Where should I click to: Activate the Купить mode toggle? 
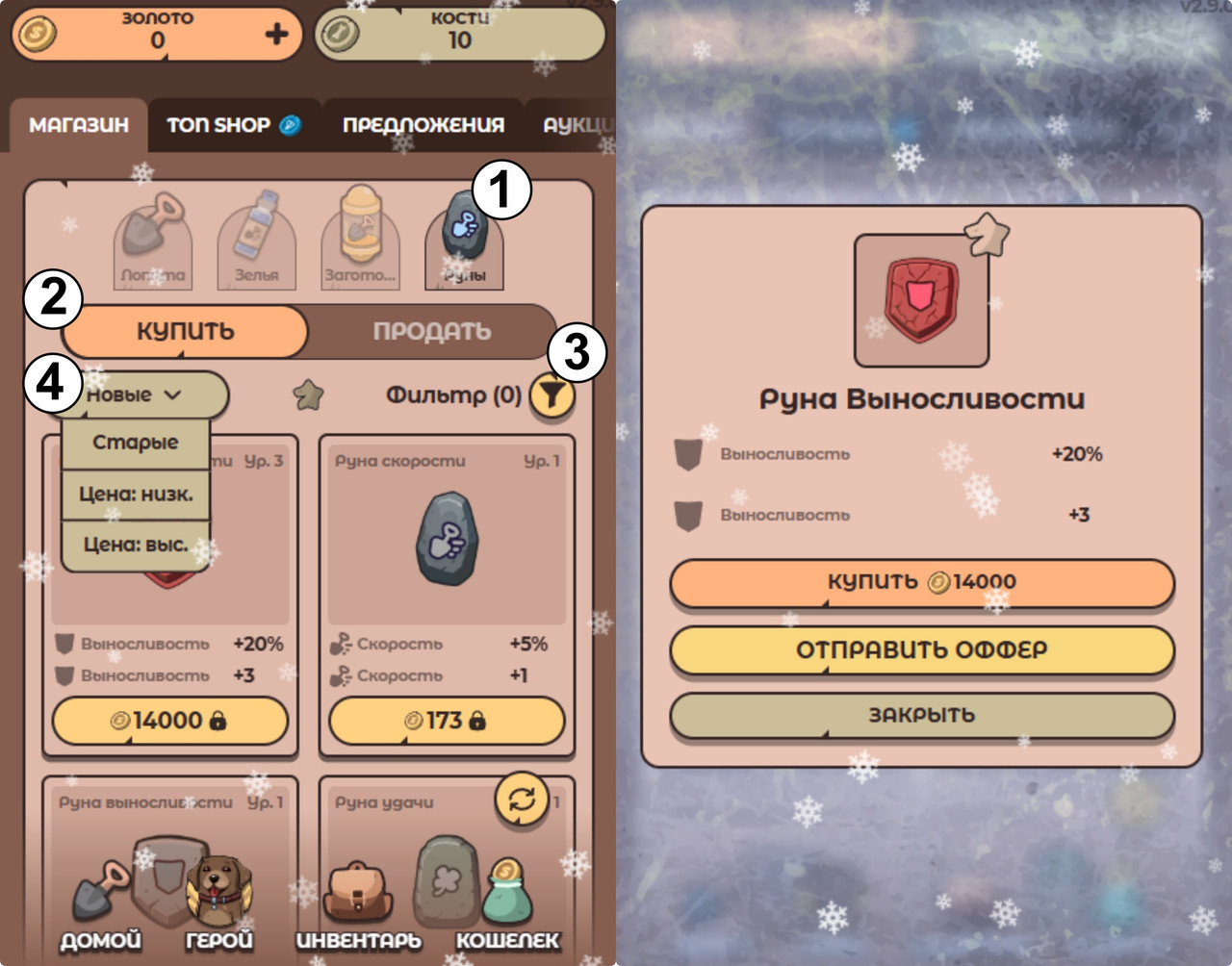pos(185,331)
